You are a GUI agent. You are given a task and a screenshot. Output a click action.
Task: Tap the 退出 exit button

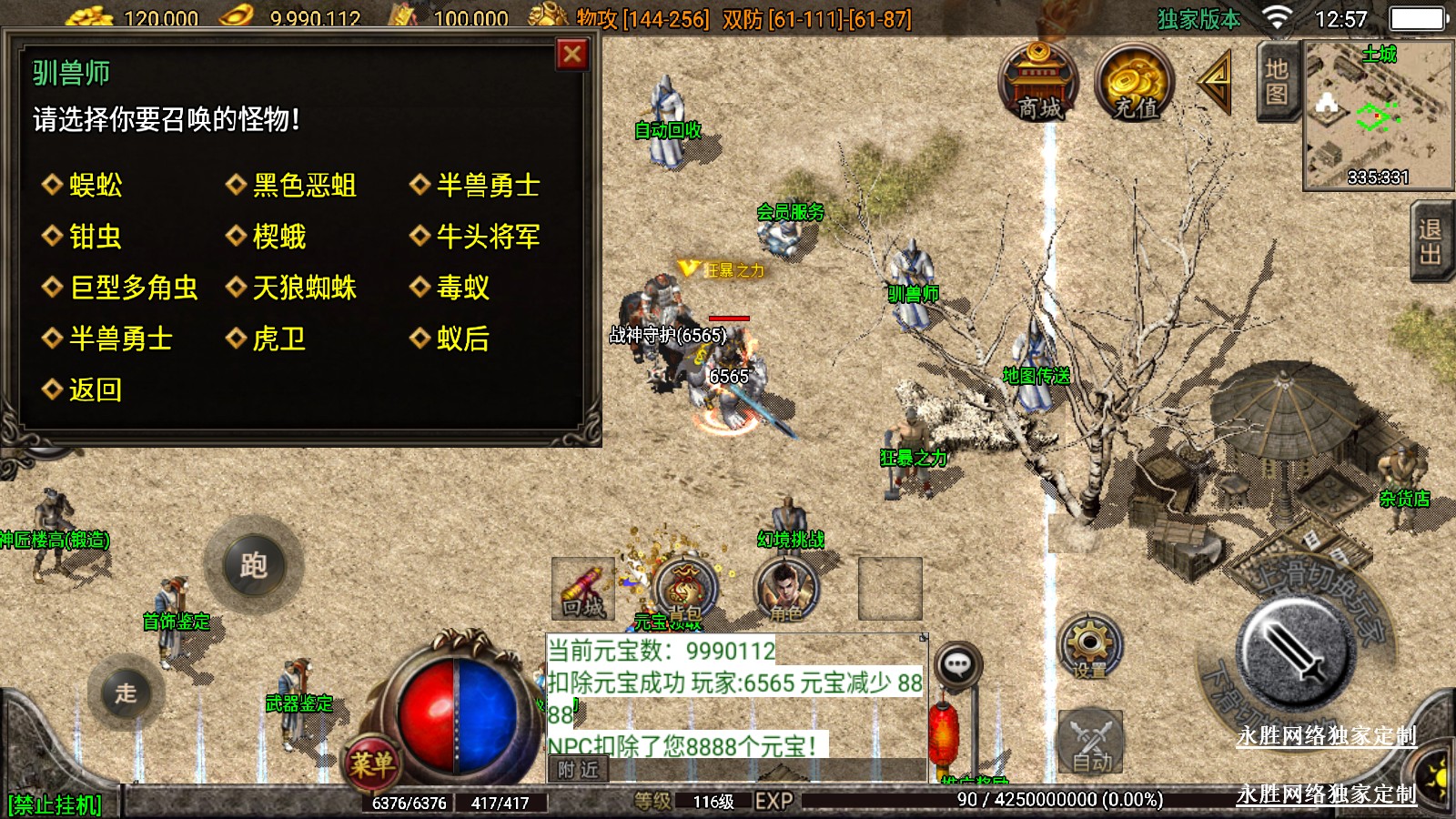tap(1431, 242)
